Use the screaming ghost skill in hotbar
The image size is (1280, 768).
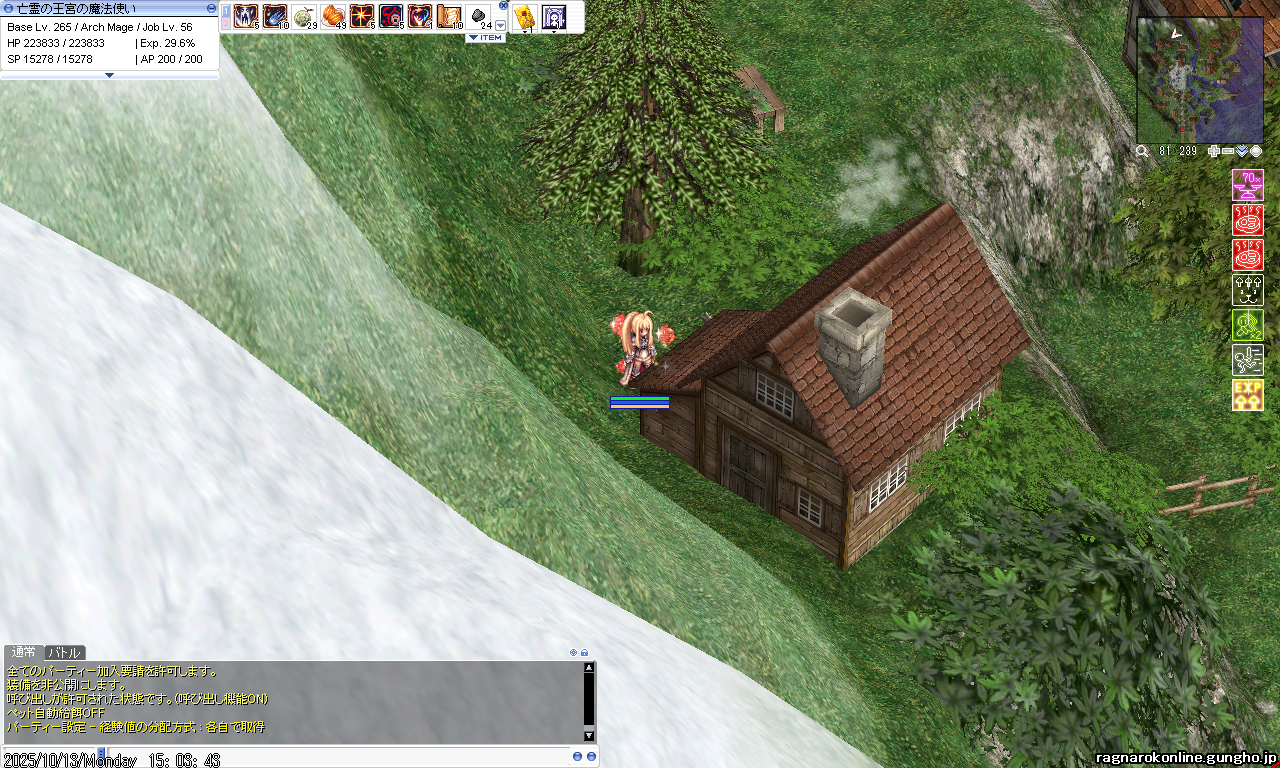246,16
